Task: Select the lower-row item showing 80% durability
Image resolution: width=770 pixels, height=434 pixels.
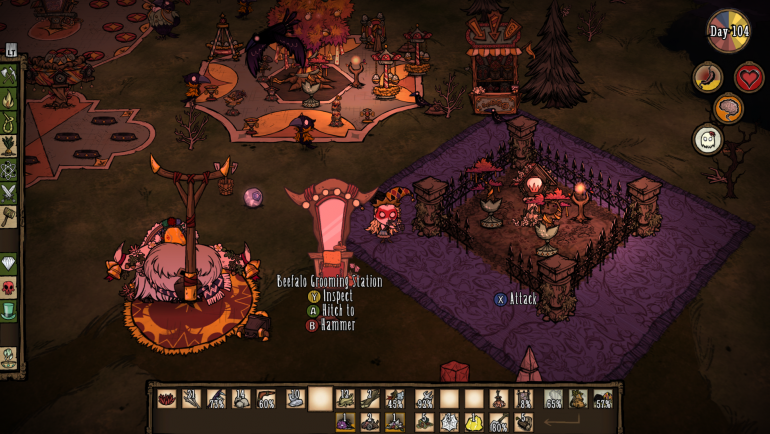Action: pos(498,422)
